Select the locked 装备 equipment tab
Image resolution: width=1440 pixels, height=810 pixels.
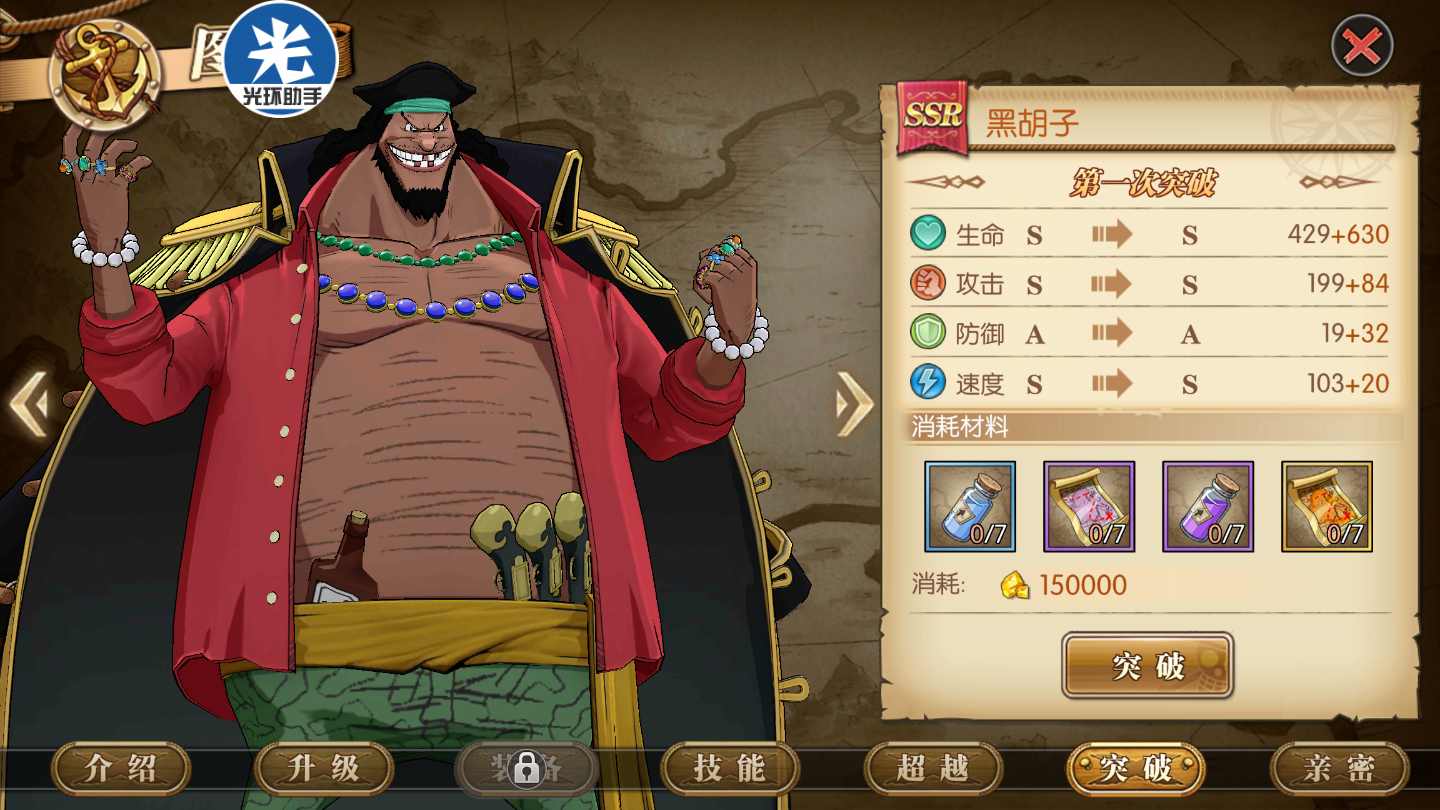pos(526,768)
